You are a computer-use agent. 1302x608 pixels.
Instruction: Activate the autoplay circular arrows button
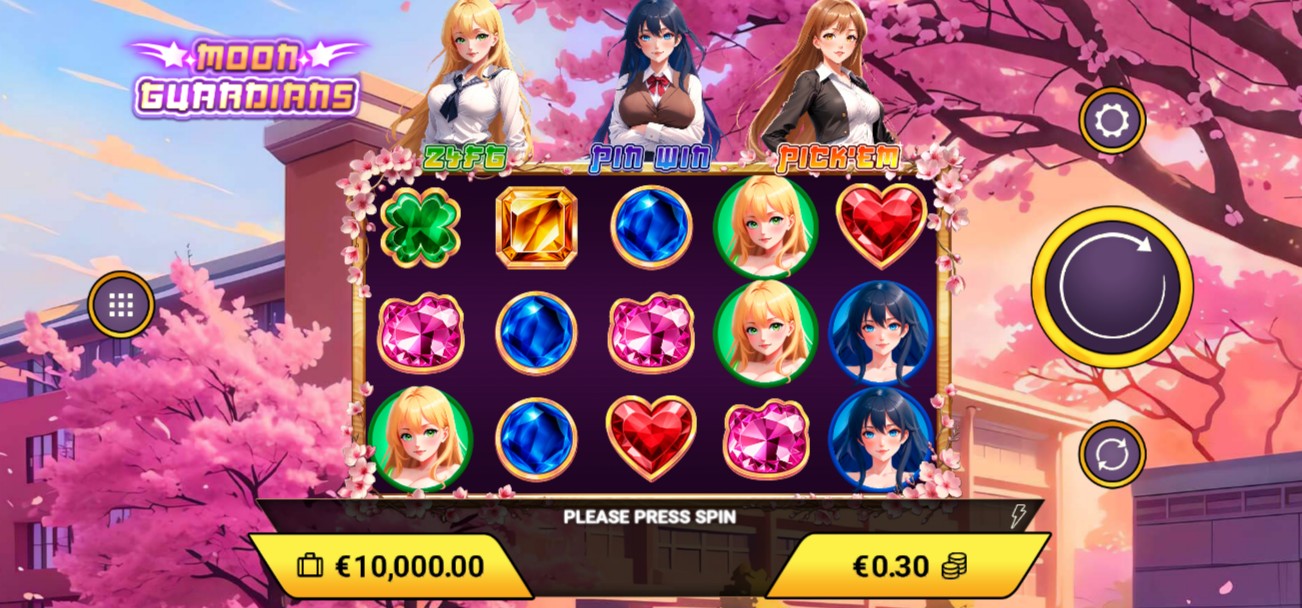(1112, 454)
